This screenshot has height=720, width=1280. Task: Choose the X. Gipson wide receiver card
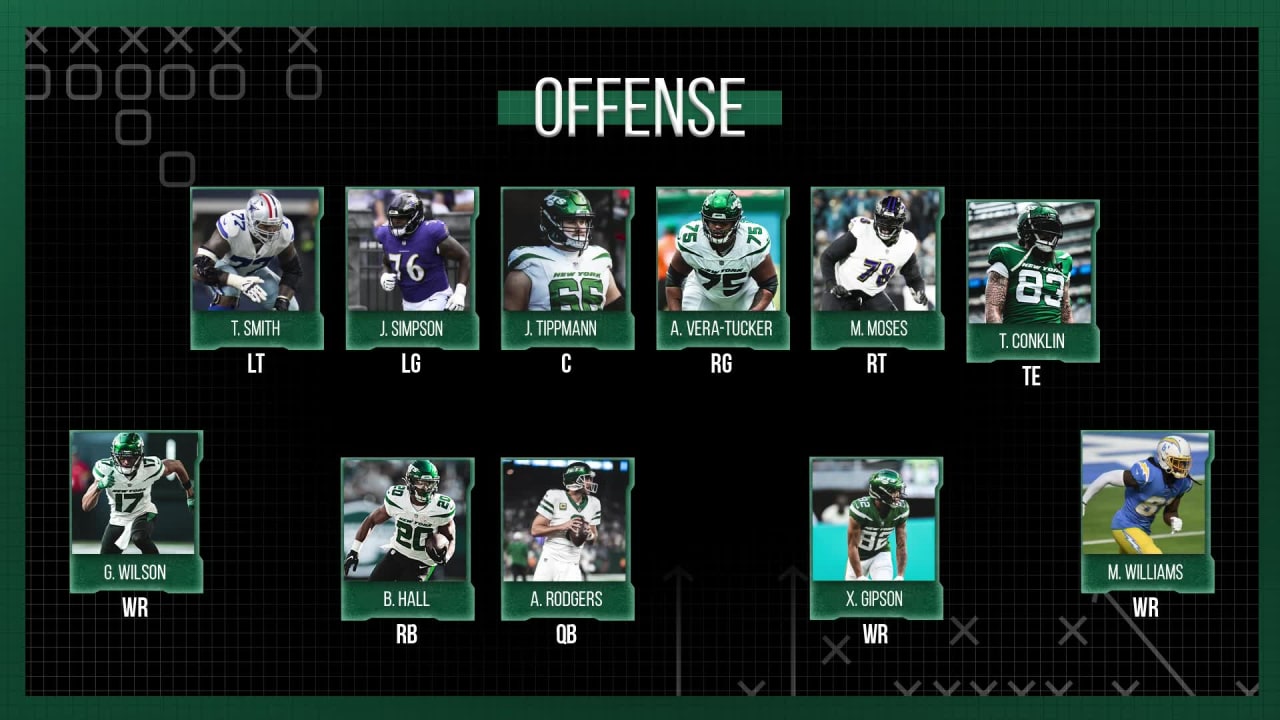coord(876,538)
